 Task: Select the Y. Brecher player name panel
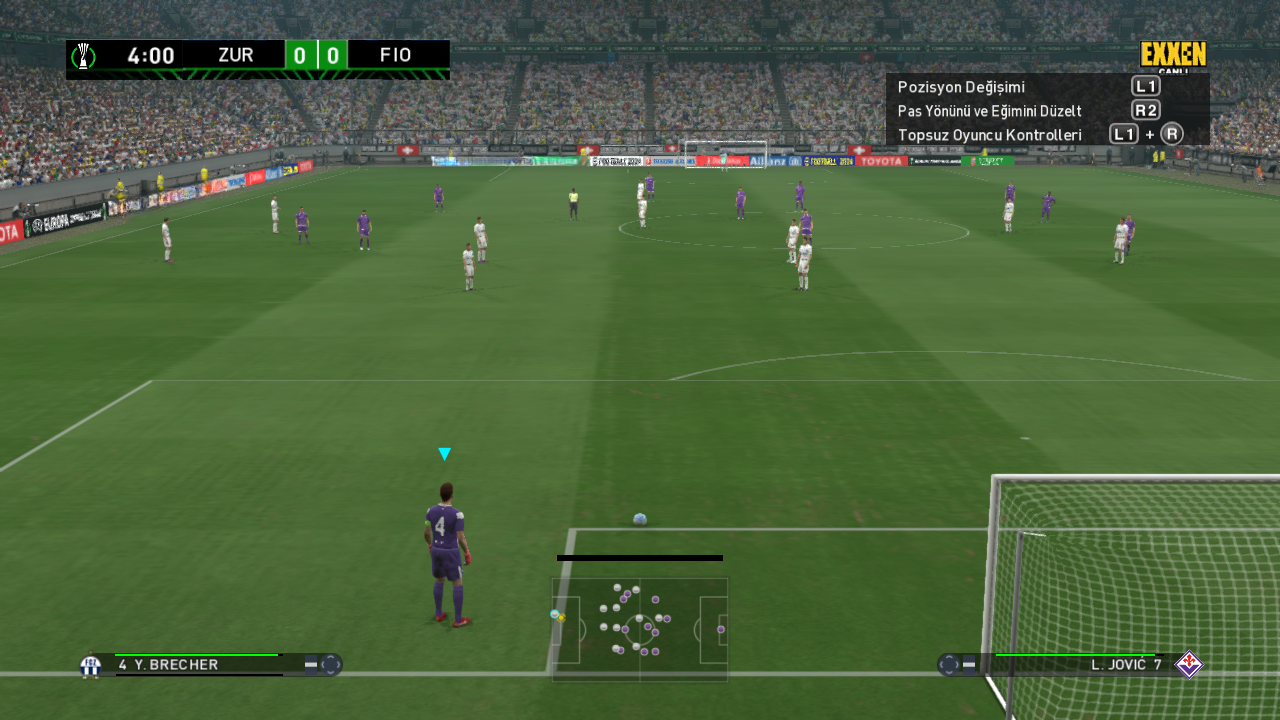point(200,664)
